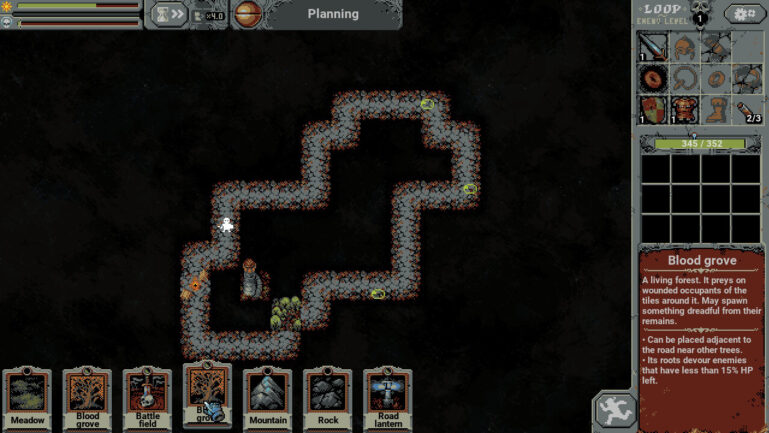Select the Meadow card
Viewport: 769px width, 433px height.
27,399
